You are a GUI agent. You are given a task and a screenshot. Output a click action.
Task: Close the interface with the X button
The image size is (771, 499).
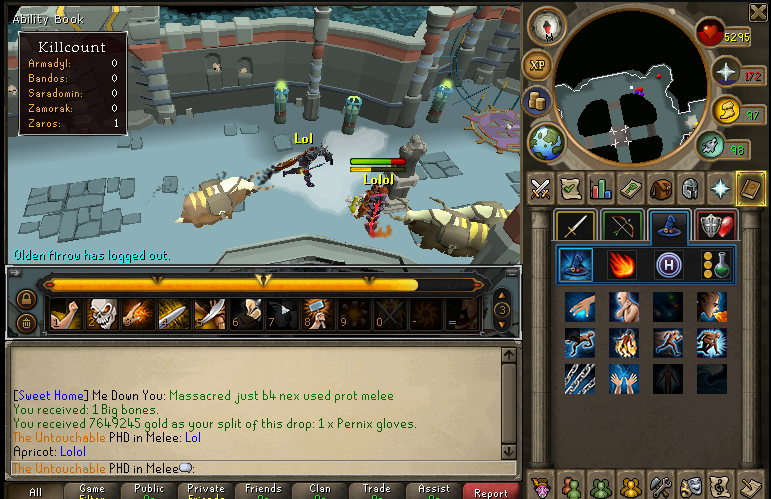coord(755,12)
